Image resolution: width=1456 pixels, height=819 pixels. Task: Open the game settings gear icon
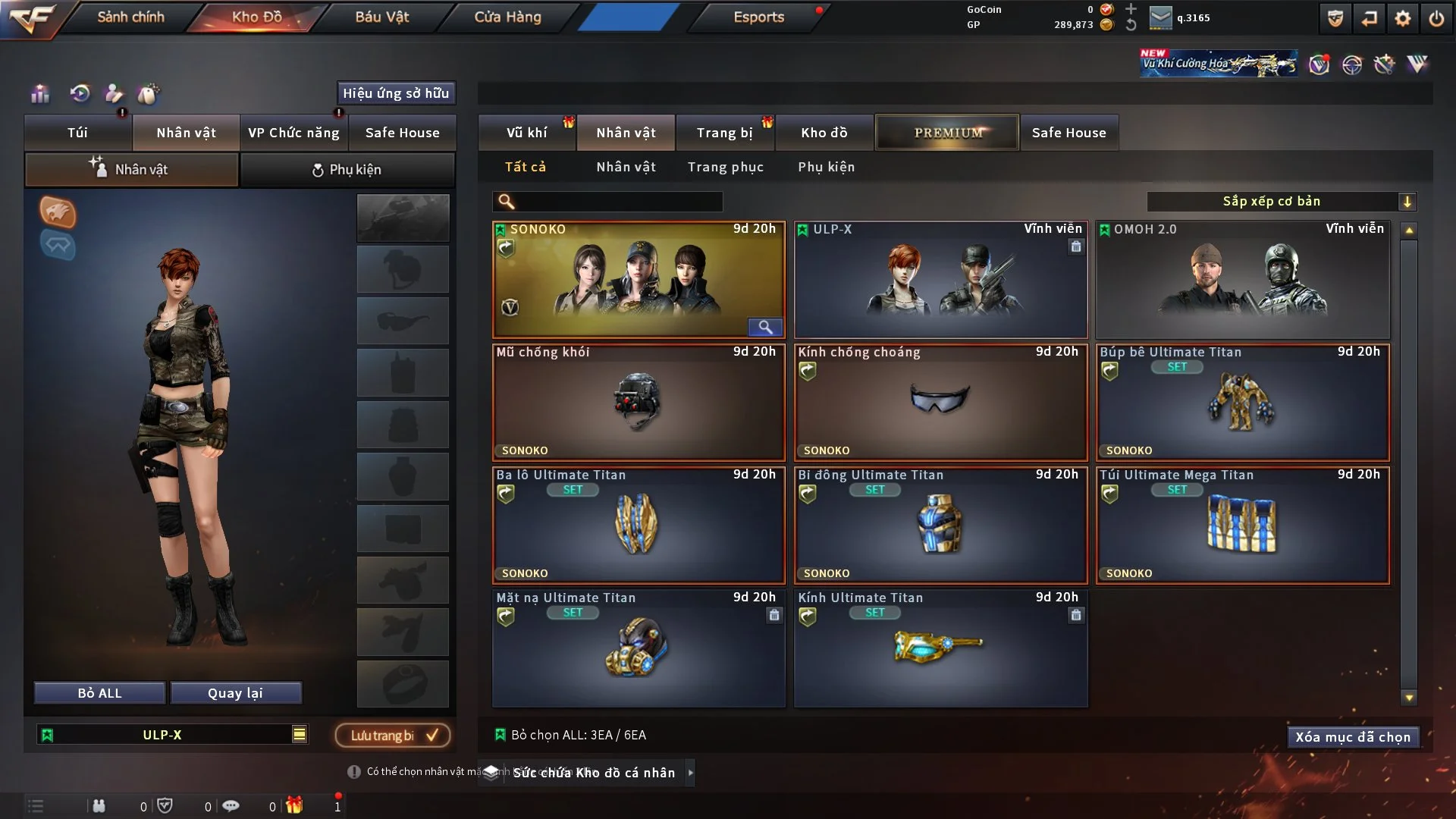pos(1404,17)
